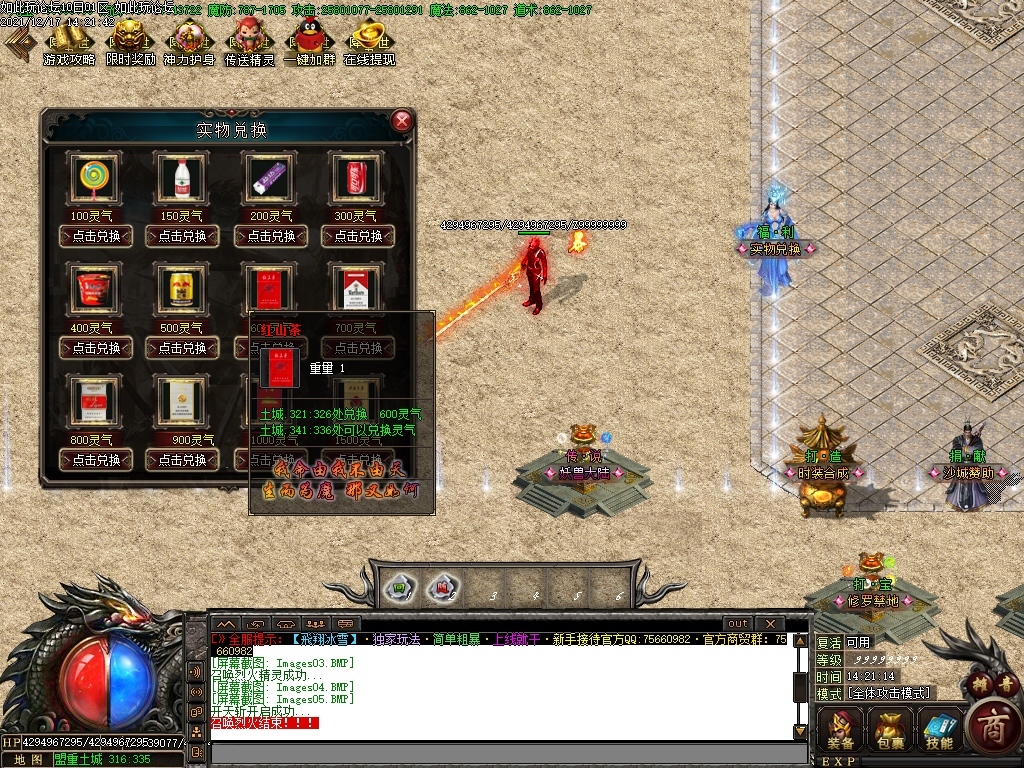Screen dimensions: 1024x768
Task: Close the 实物兑换 exchange window
Action: [402, 121]
